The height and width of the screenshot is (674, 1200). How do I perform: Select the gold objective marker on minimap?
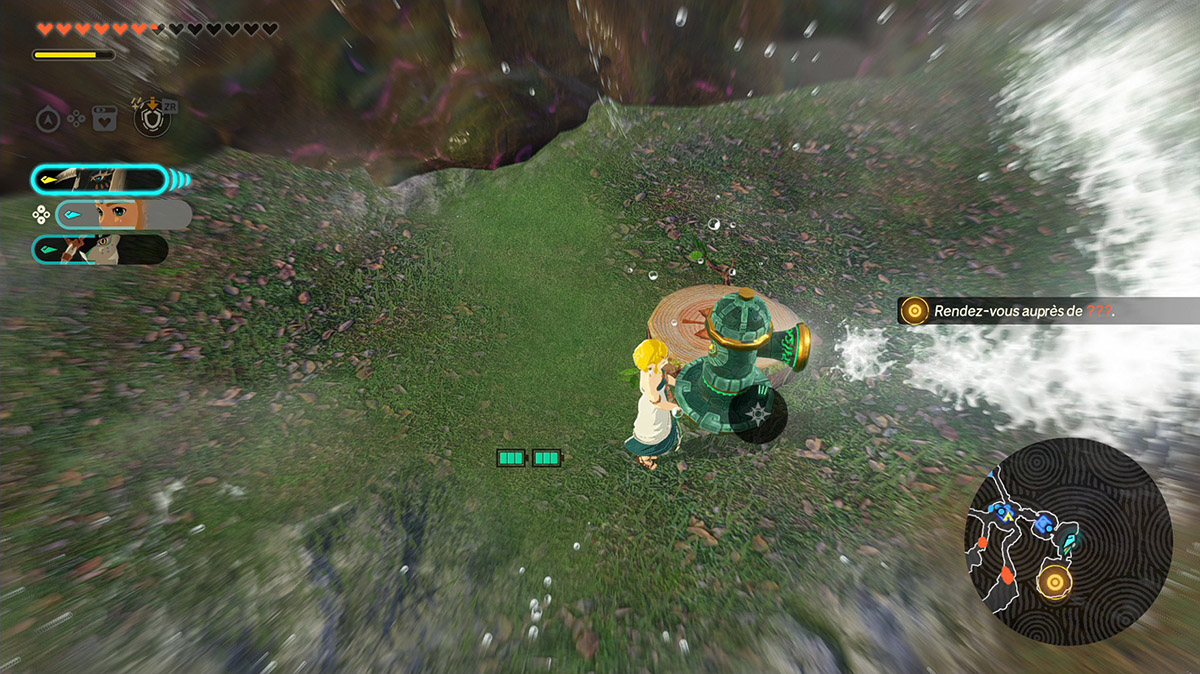(x=1053, y=580)
